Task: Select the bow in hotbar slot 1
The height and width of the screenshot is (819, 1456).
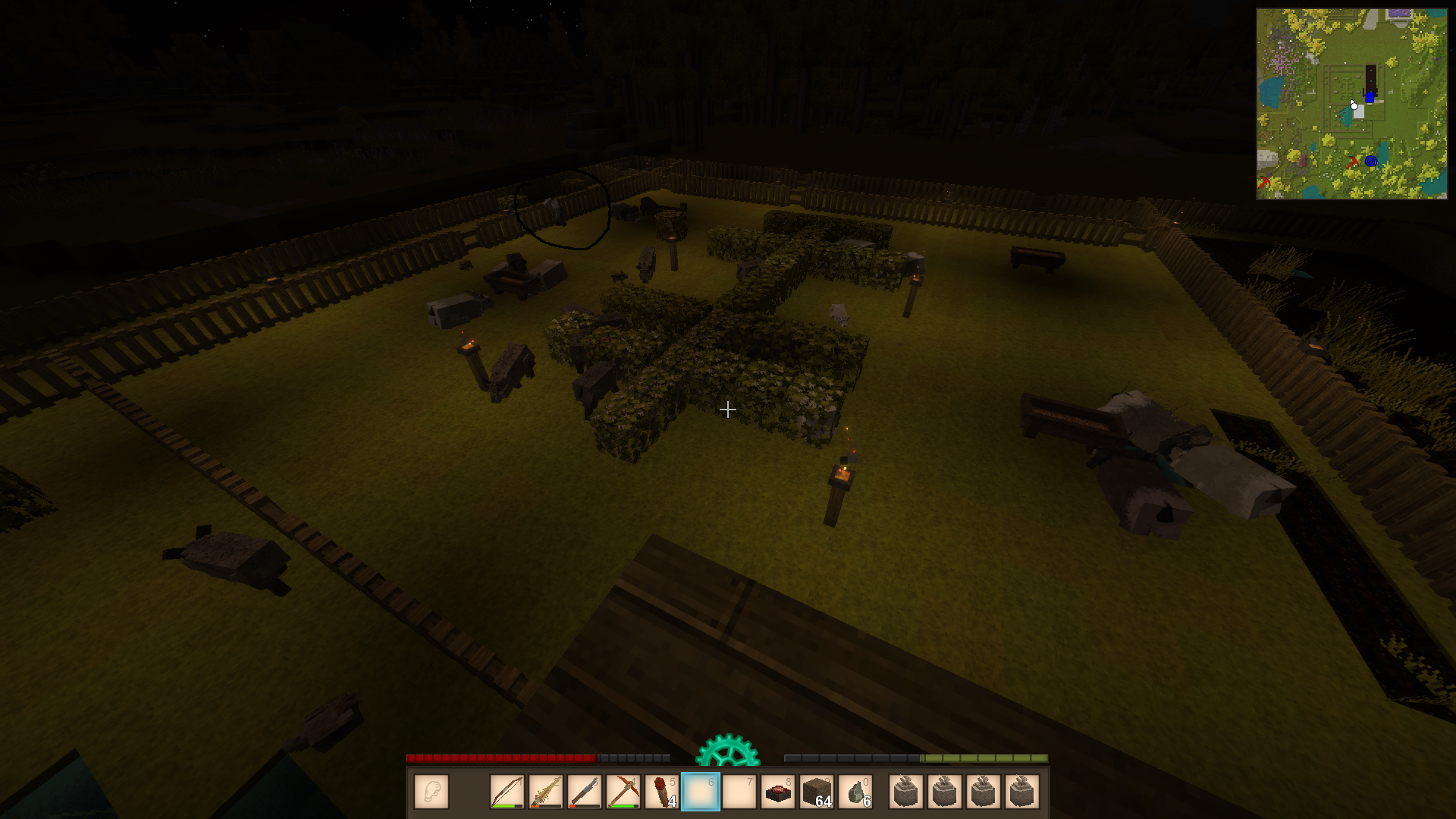Action: 507,792
